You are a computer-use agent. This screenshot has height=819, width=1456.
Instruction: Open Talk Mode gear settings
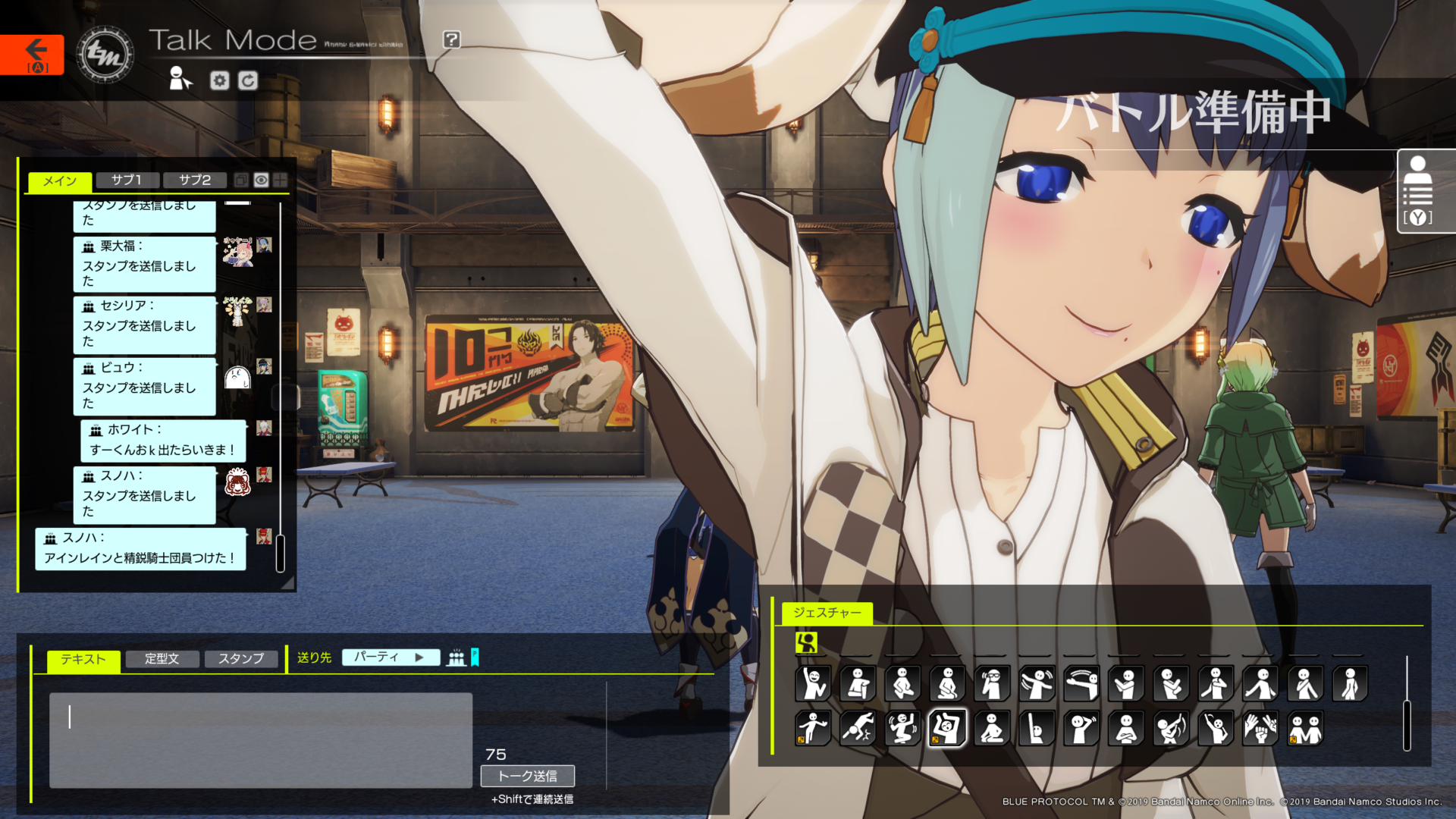pyautogui.click(x=219, y=80)
